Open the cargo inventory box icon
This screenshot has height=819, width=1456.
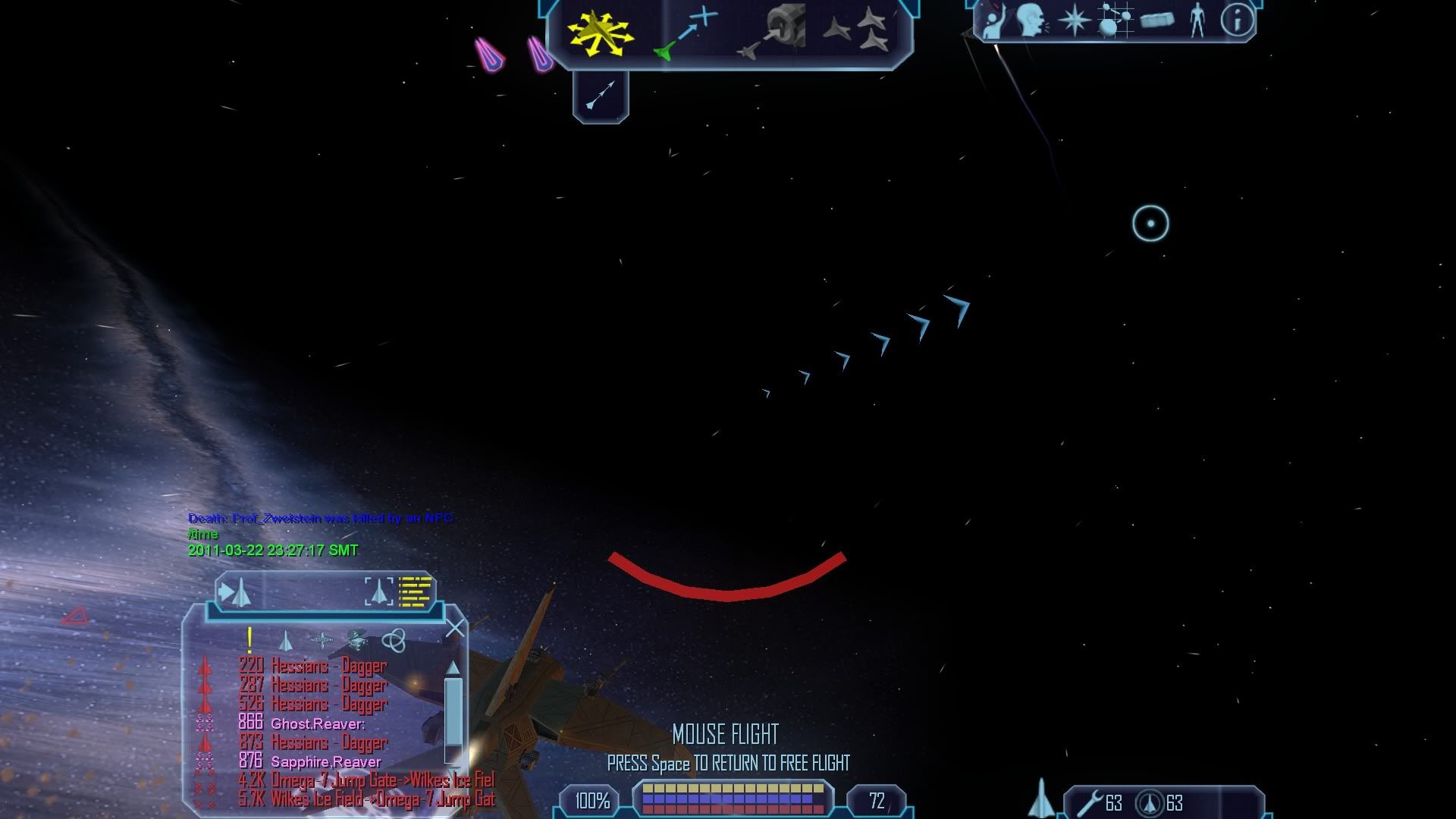click(1156, 20)
